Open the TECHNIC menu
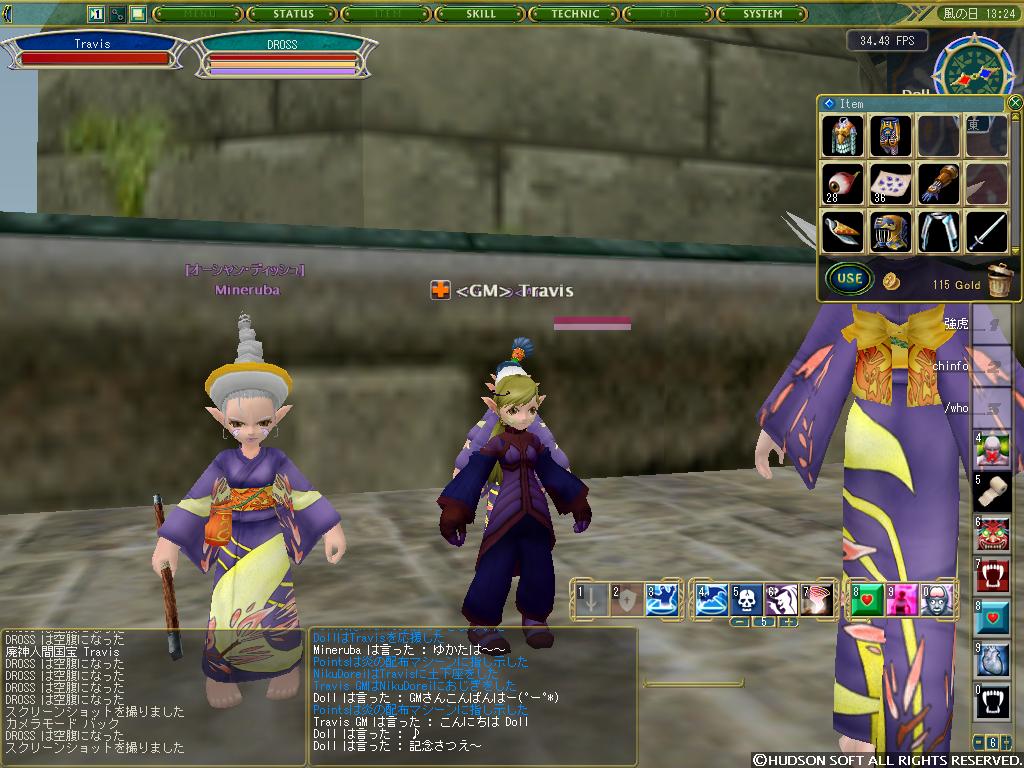The image size is (1024, 768). click(576, 14)
